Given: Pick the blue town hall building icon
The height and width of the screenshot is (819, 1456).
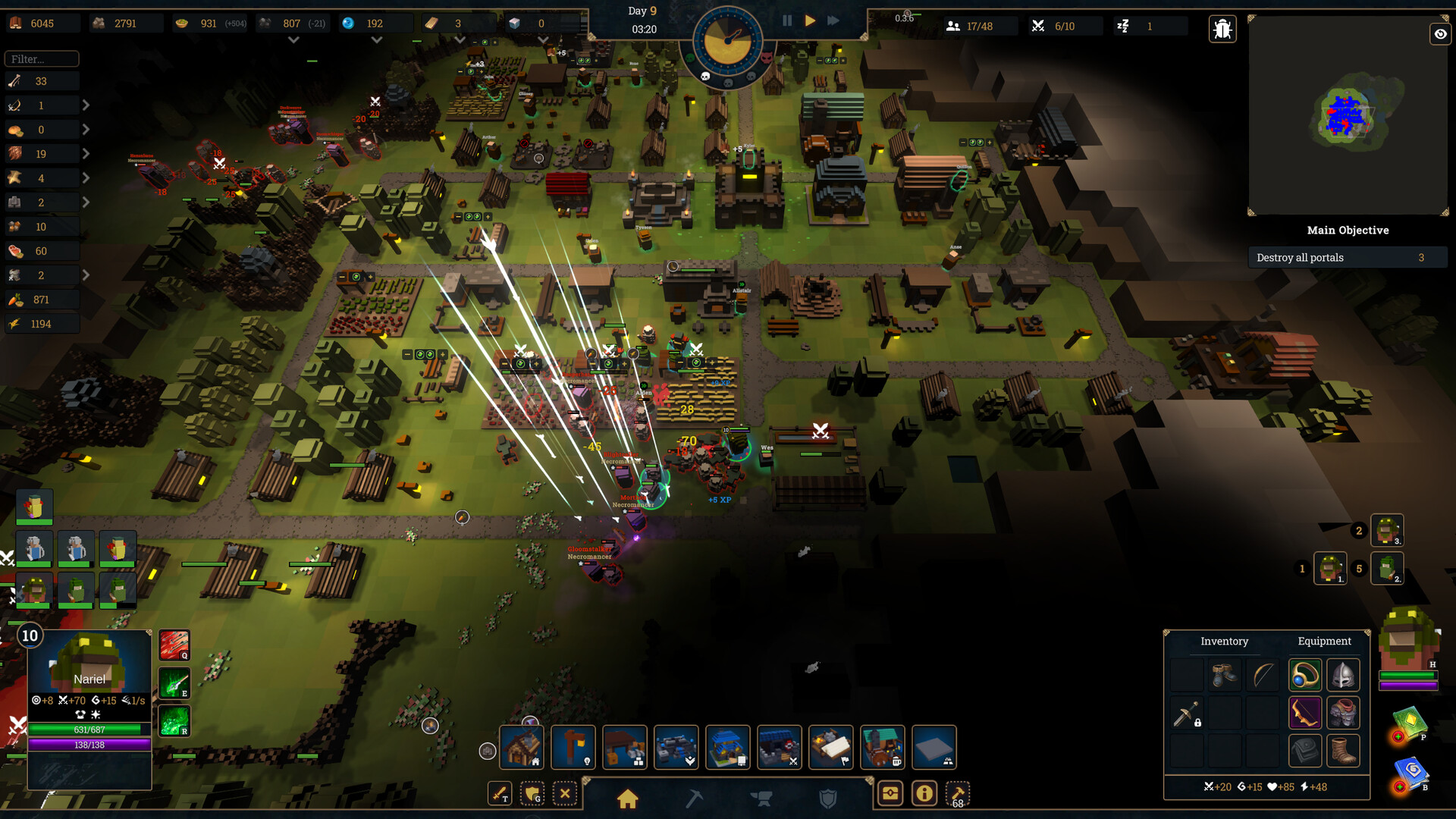Looking at the screenshot, I should tap(727, 747).
